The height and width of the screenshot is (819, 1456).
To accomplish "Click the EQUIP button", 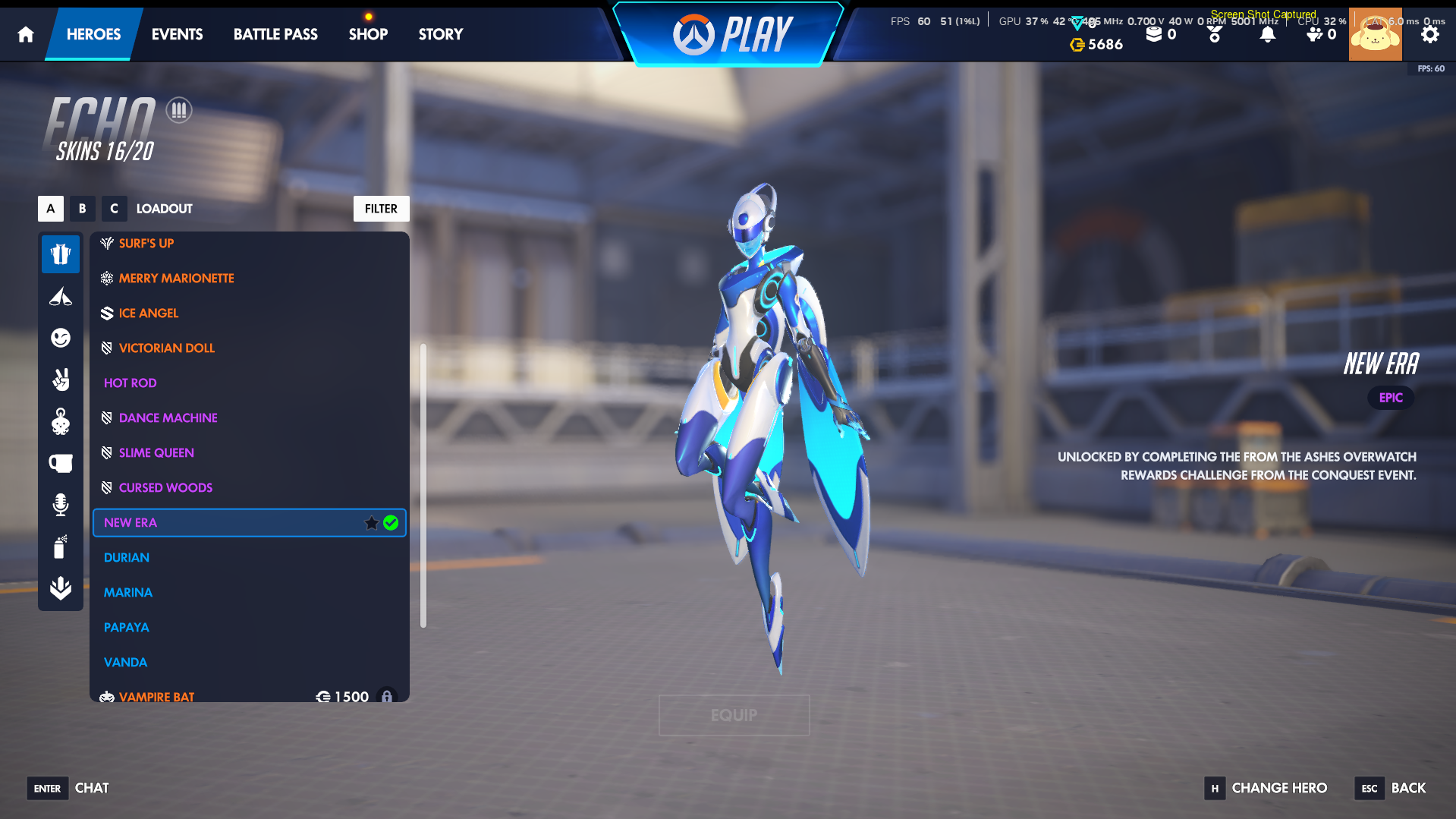I will 733,714.
